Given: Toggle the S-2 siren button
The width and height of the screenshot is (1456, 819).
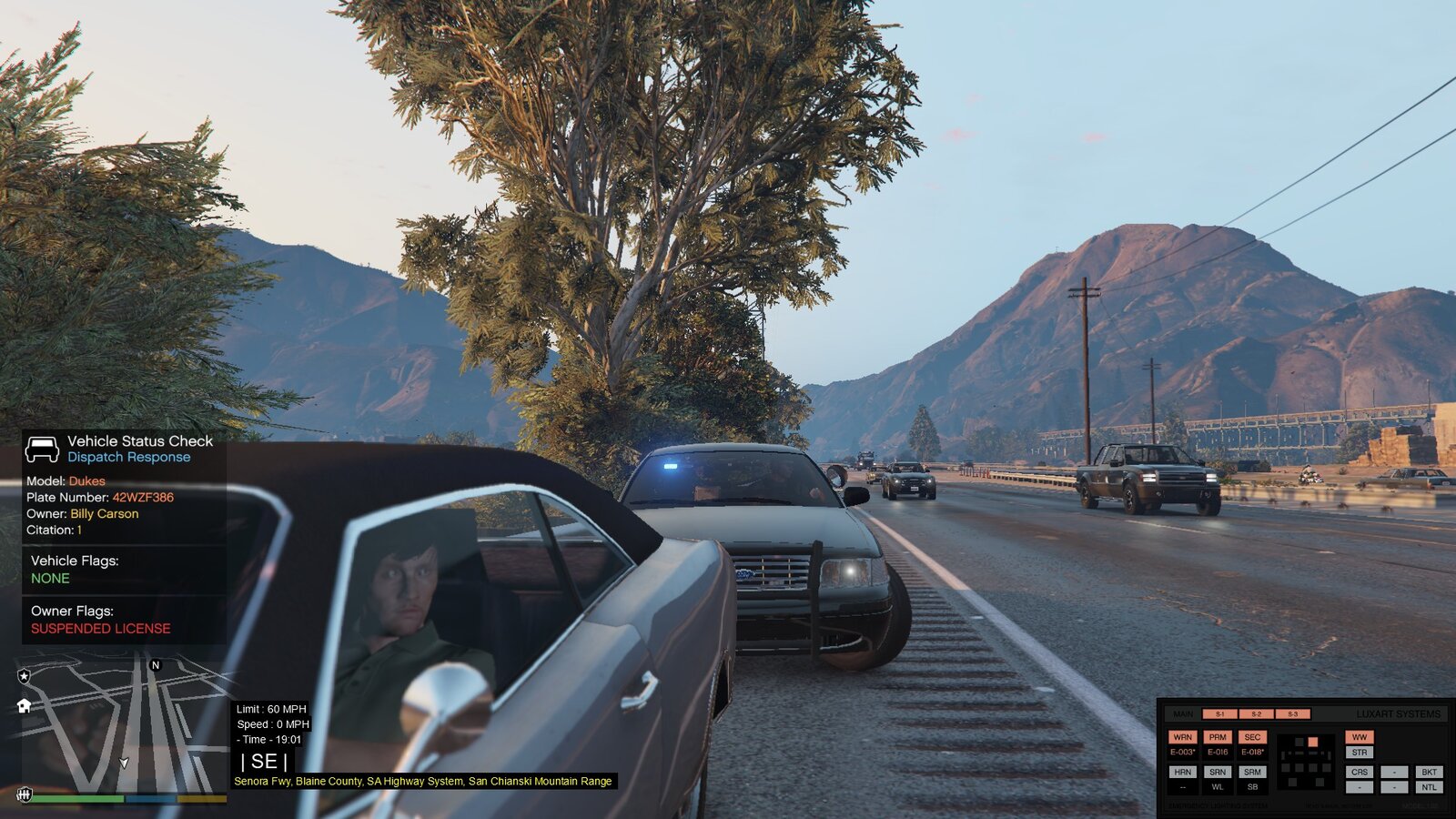Looking at the screenshot, I should [1257, 714].
